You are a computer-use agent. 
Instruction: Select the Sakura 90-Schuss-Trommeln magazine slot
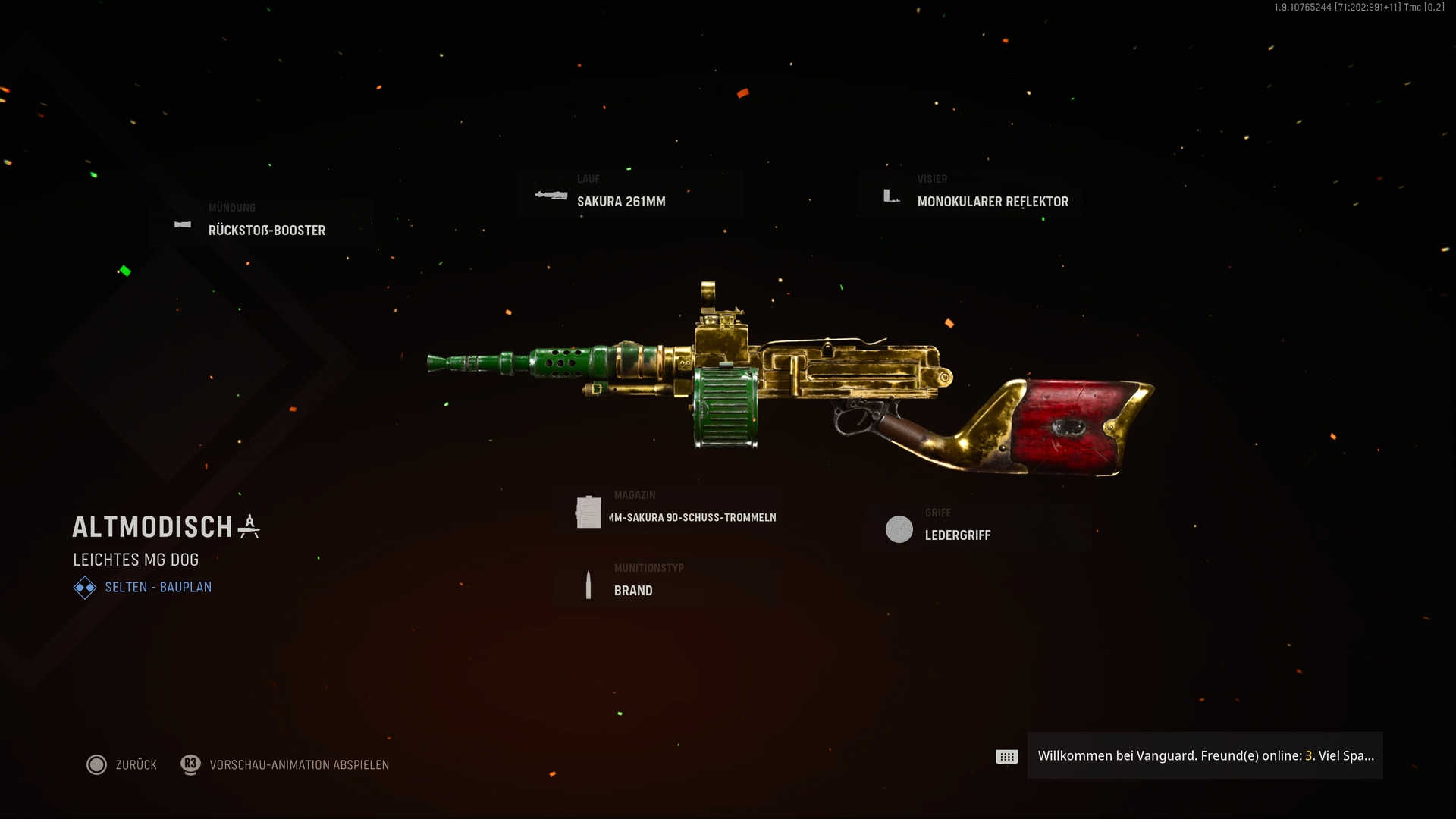[x=692, y=517]
